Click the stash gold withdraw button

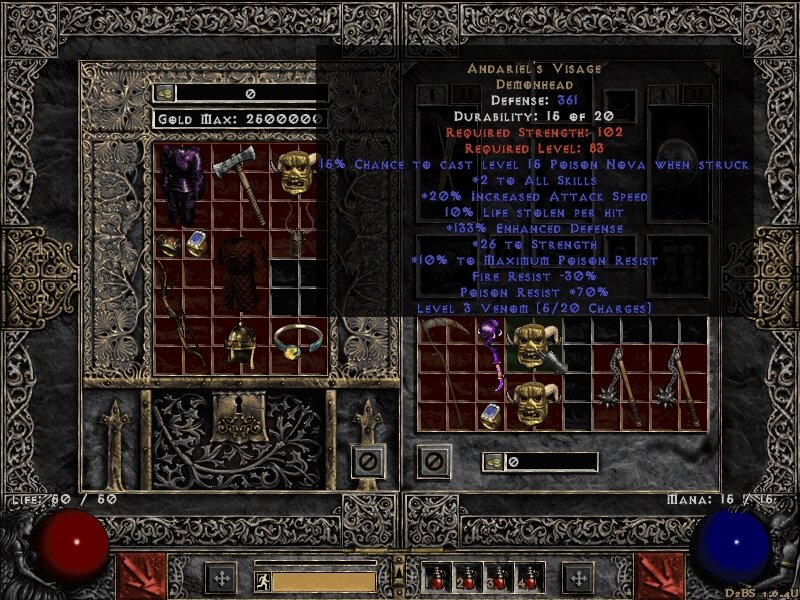[x=164, y=93]
